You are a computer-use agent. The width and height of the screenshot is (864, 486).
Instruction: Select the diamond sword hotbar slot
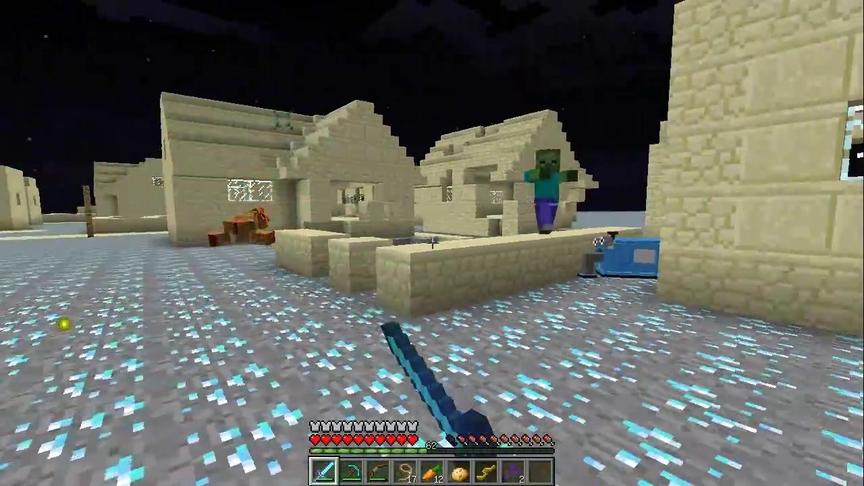point(323,472)
